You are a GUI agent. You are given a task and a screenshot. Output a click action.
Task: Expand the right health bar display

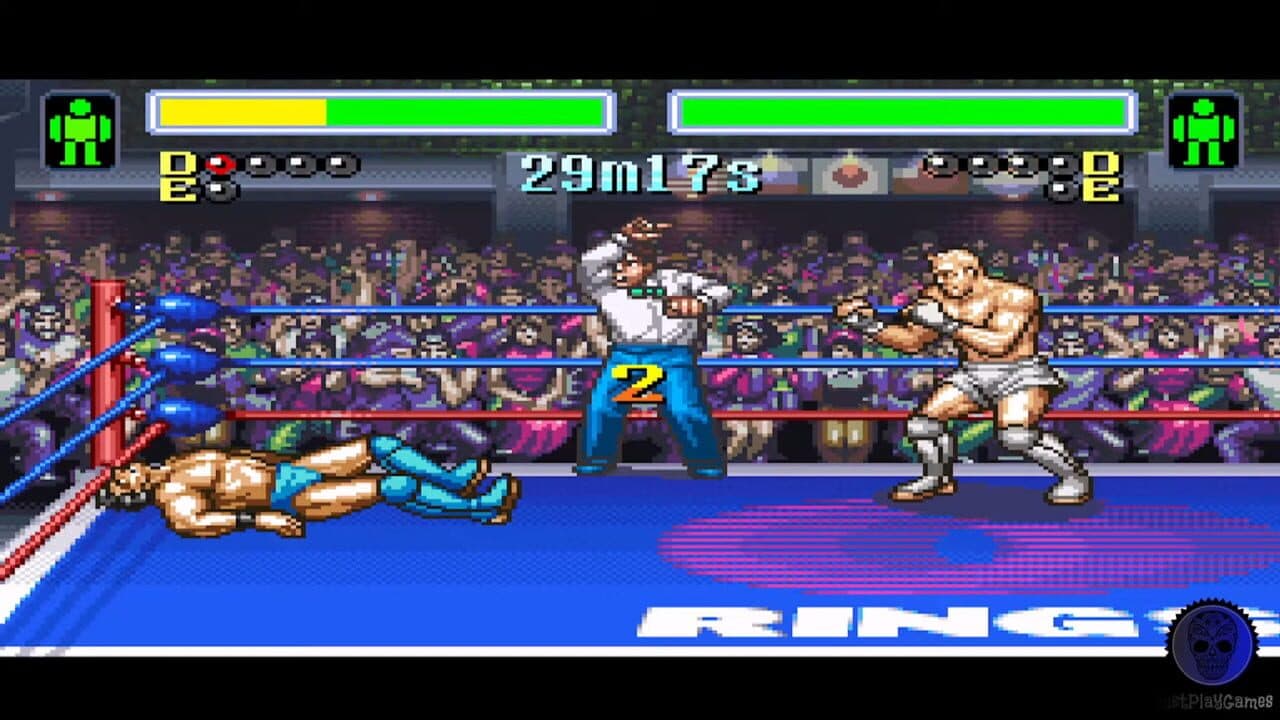click(x=900, y=112)
